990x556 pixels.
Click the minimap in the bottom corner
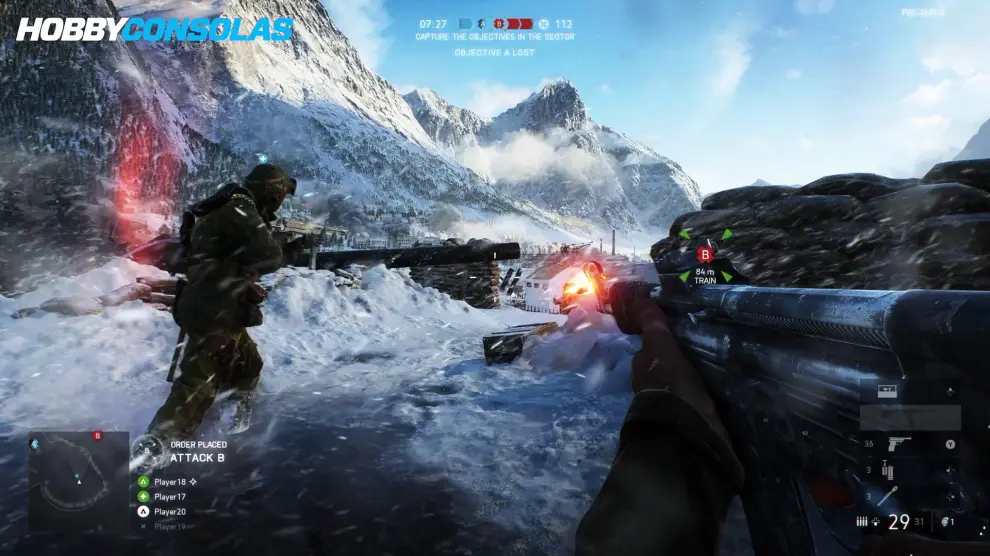[x=79, y=482]
